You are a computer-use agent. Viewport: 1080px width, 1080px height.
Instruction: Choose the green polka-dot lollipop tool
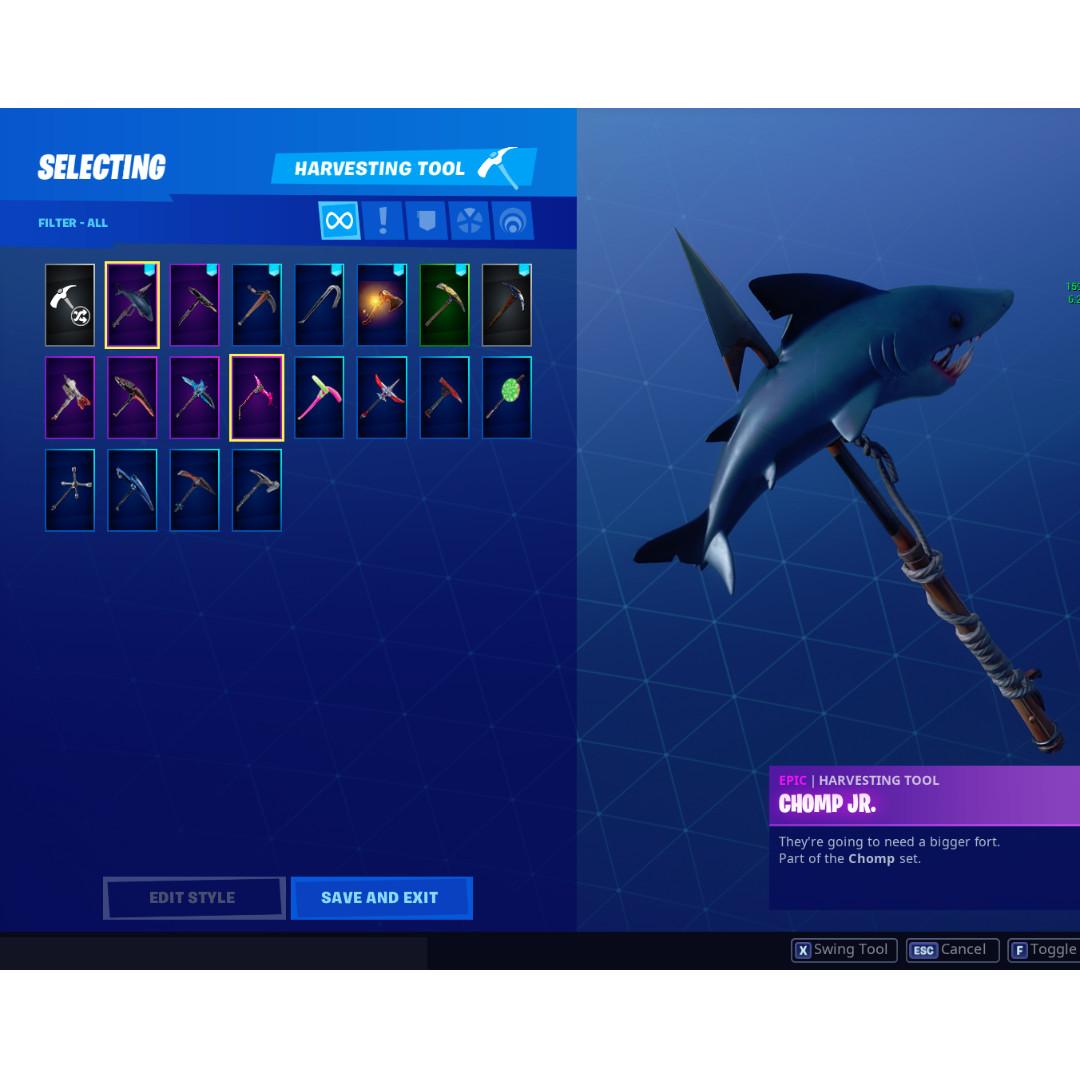point(506,397)
